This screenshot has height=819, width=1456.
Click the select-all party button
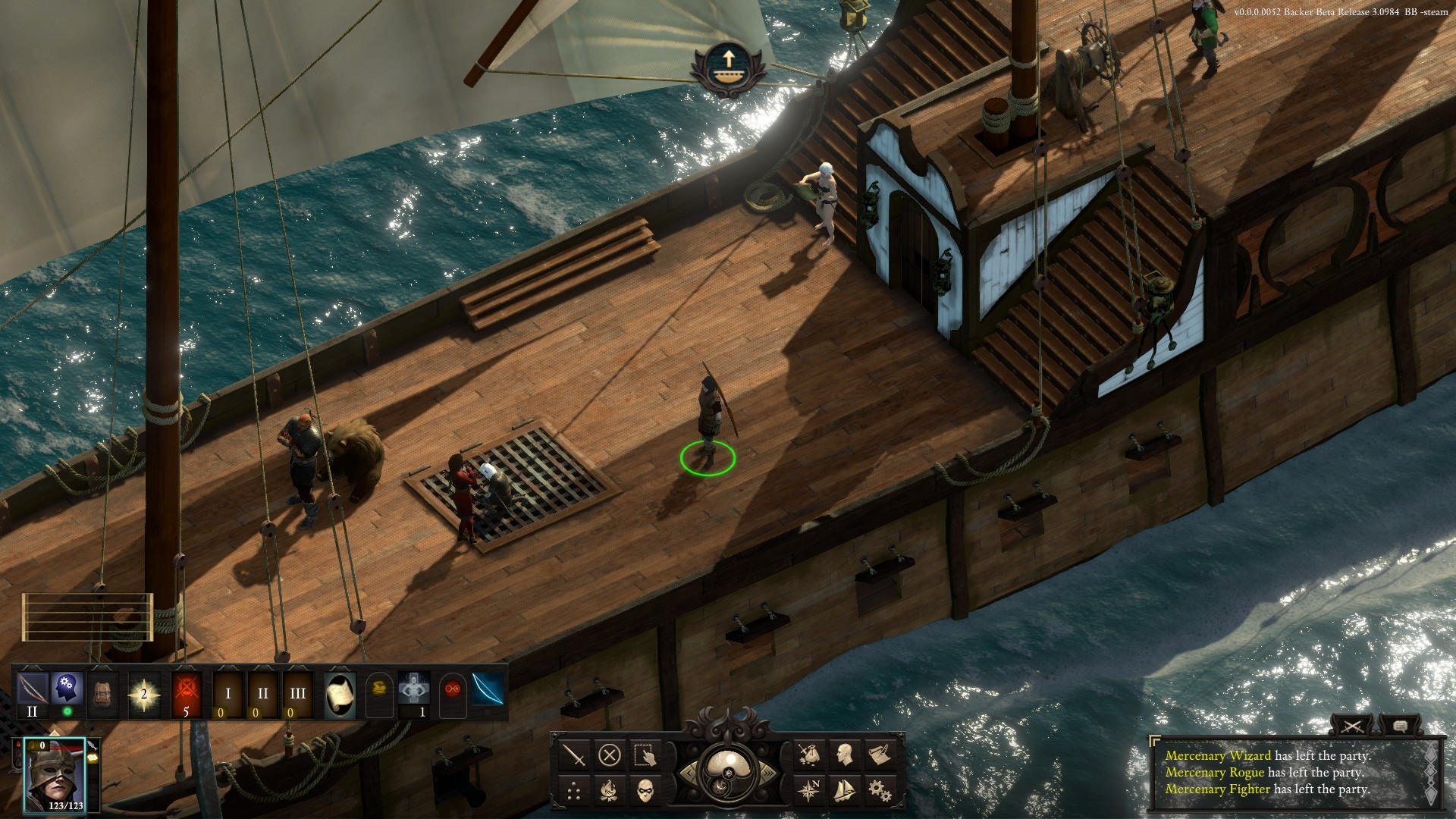pos(645,755)
